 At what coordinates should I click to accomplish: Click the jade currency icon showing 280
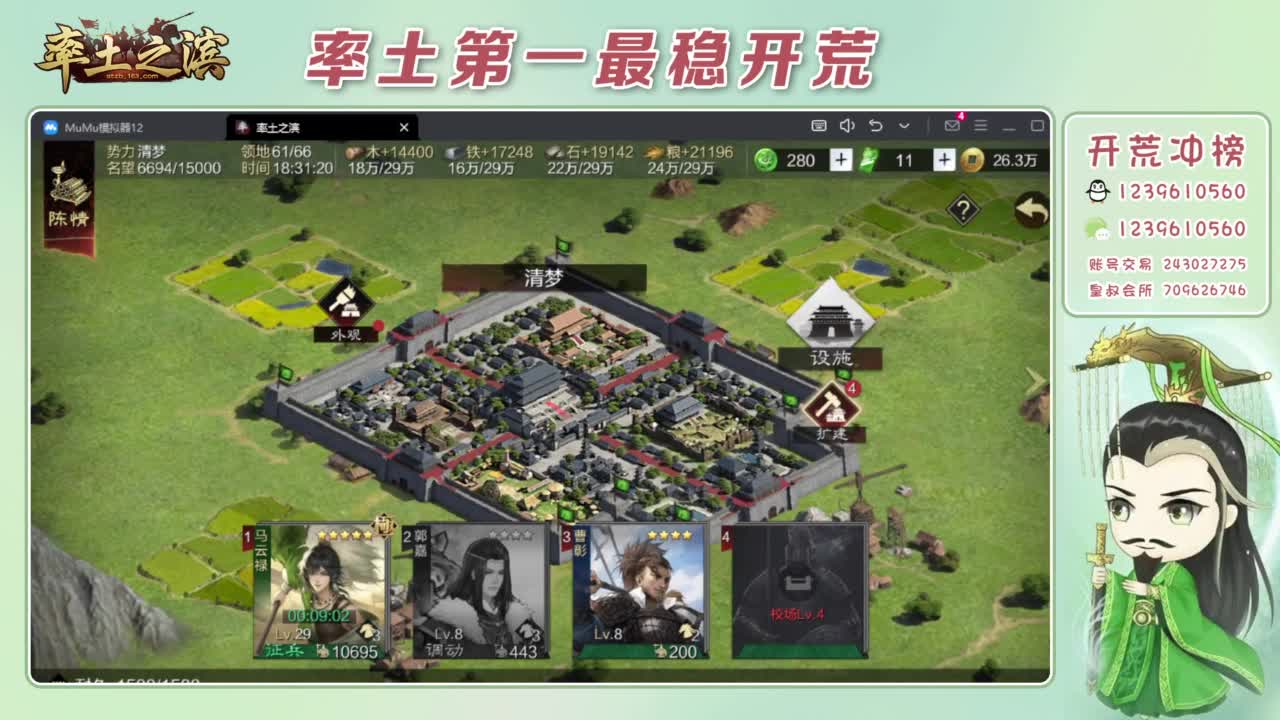point(767,160)
